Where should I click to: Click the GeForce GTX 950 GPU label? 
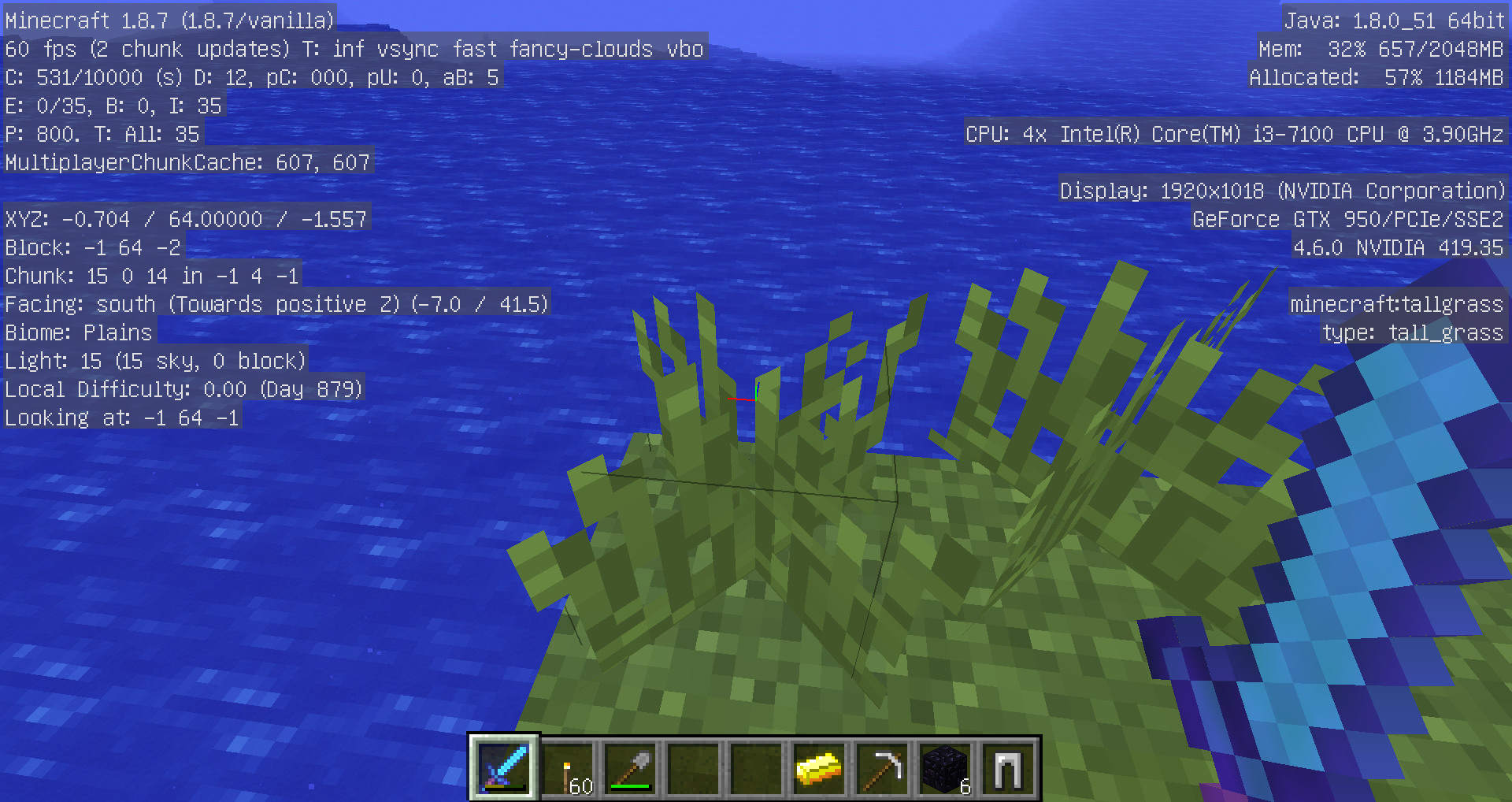pyautogui.click(x=1348, y=219)
